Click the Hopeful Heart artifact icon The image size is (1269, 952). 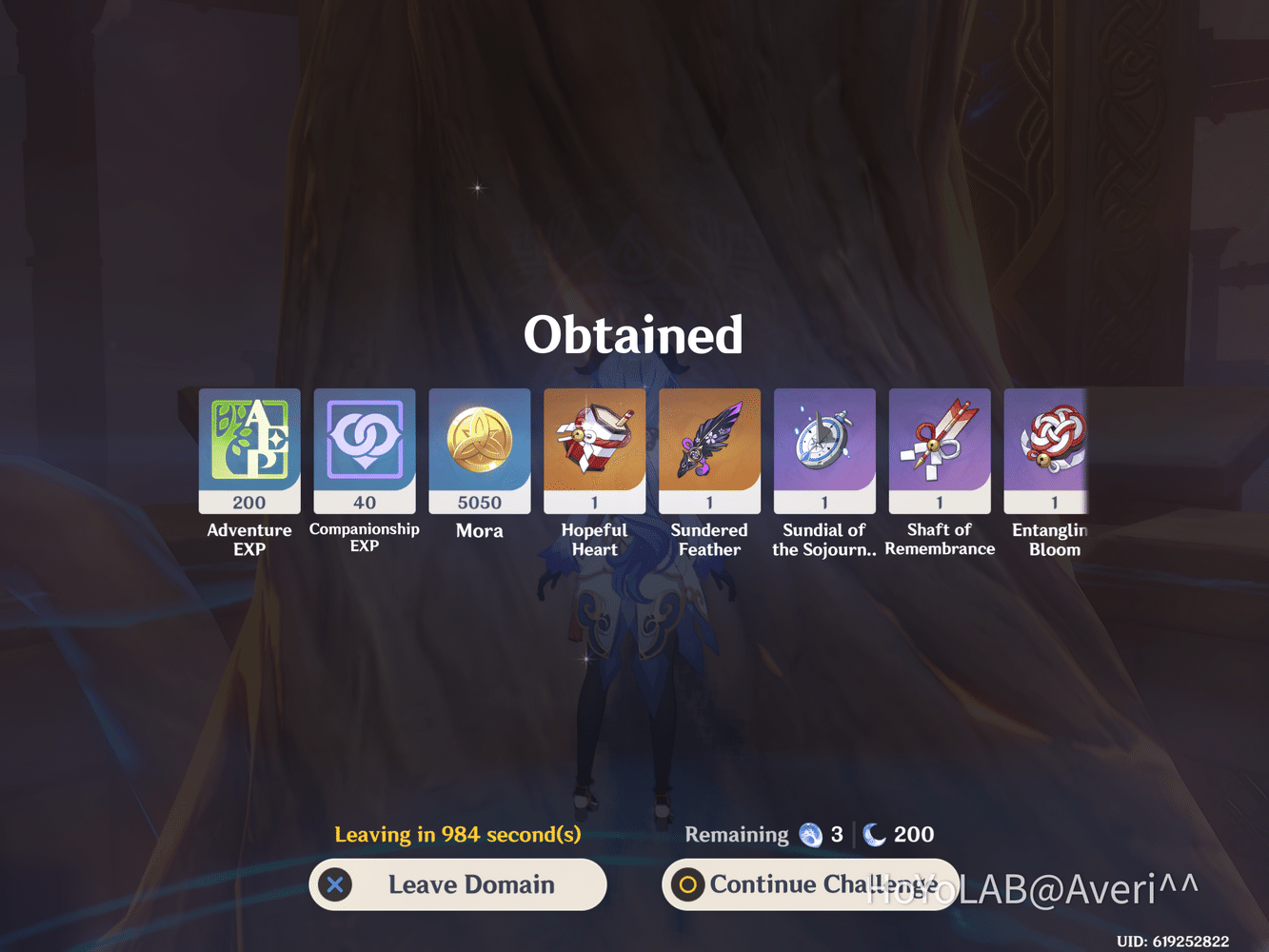point(594,447)
